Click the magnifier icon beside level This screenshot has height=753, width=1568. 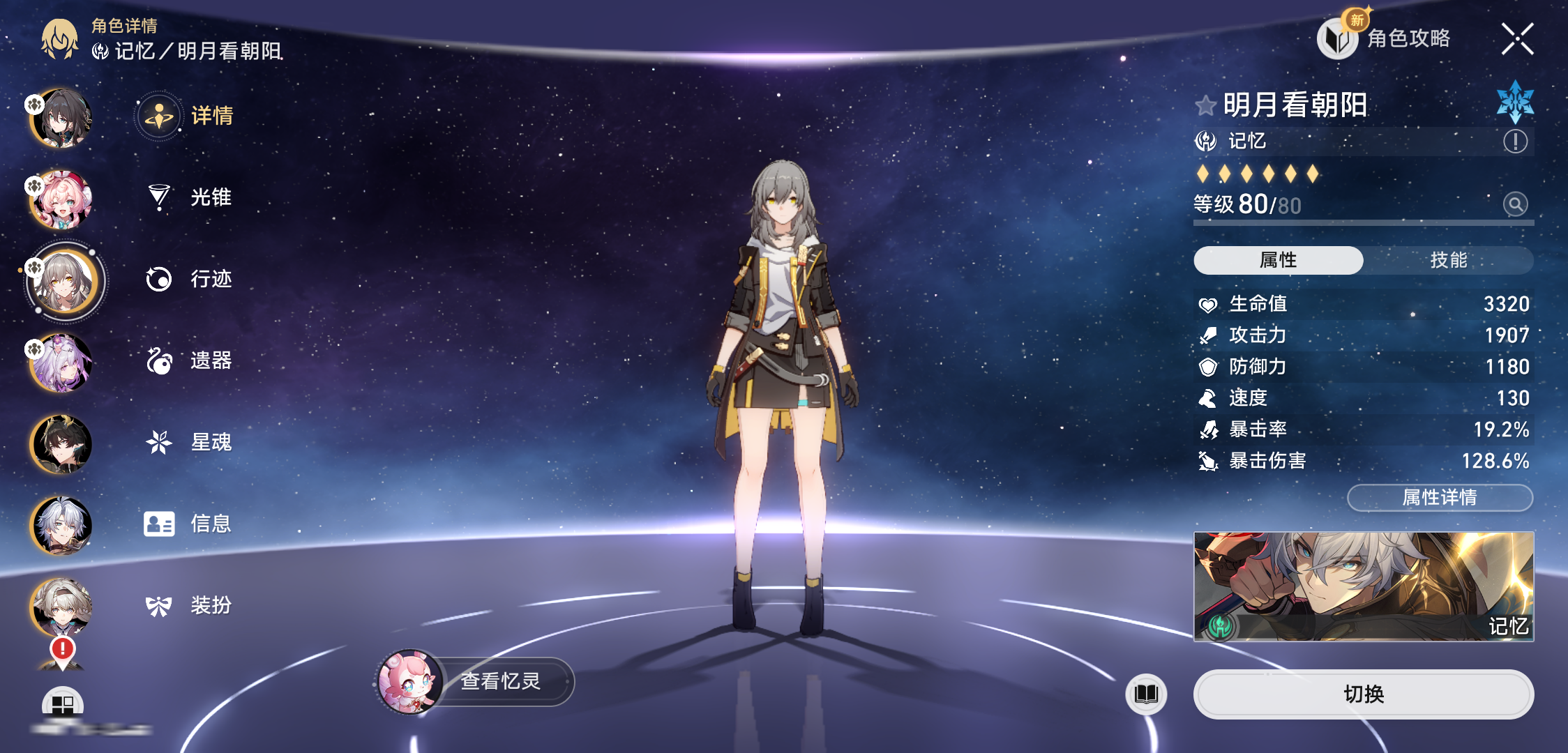[1515, 204]
